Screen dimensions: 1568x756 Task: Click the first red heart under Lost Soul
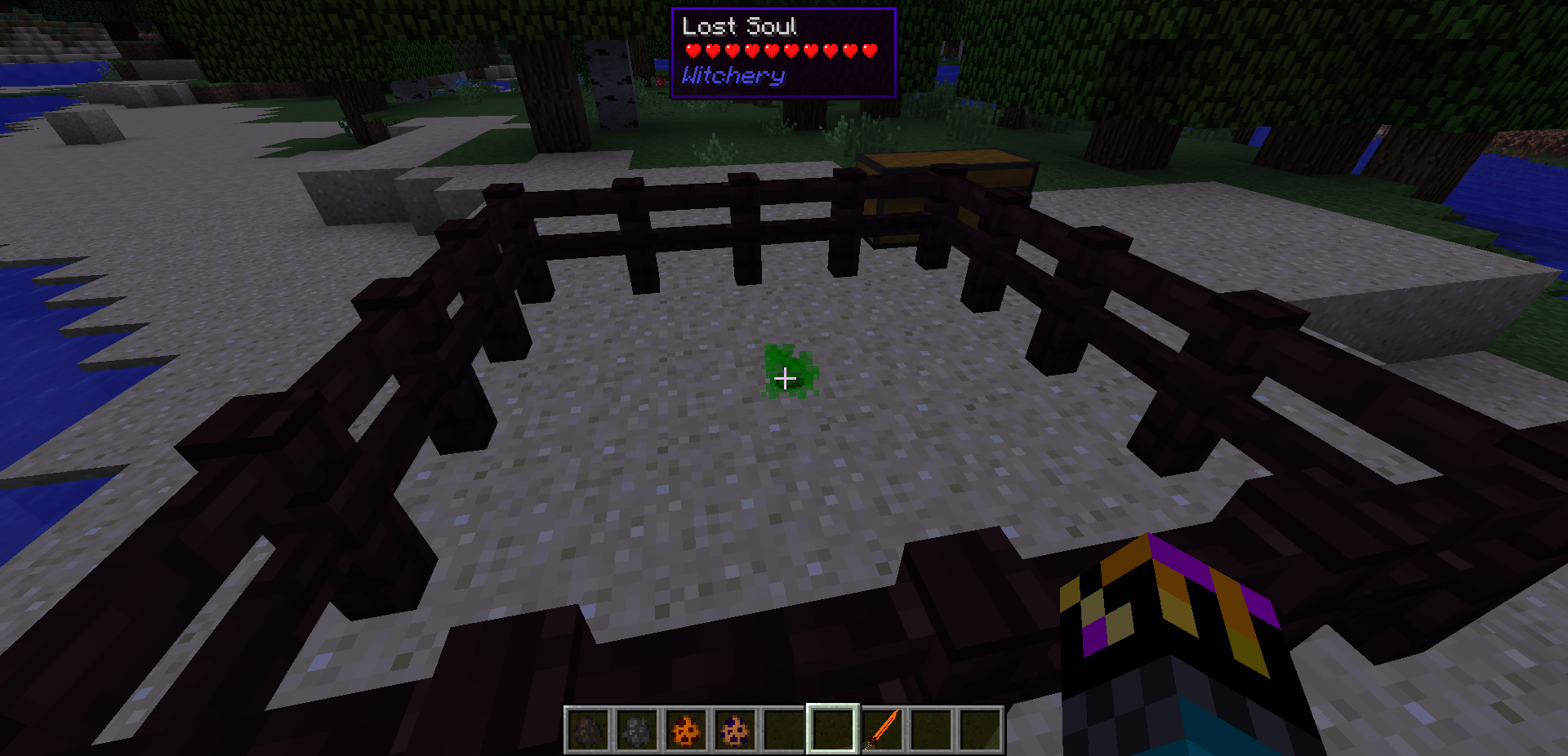pos(693,51)
